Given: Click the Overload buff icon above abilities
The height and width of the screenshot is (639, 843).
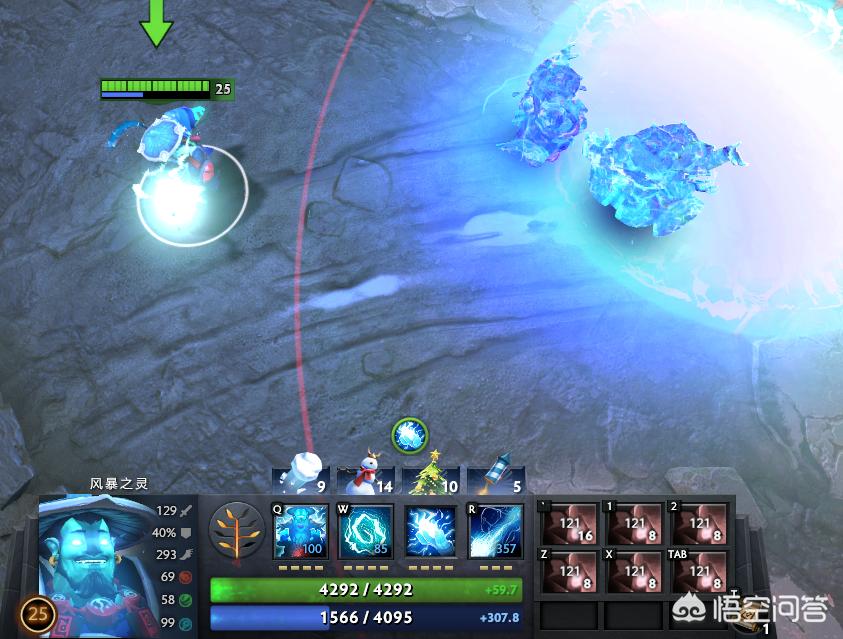Looking at the screenshot, I should pos(410,435).
